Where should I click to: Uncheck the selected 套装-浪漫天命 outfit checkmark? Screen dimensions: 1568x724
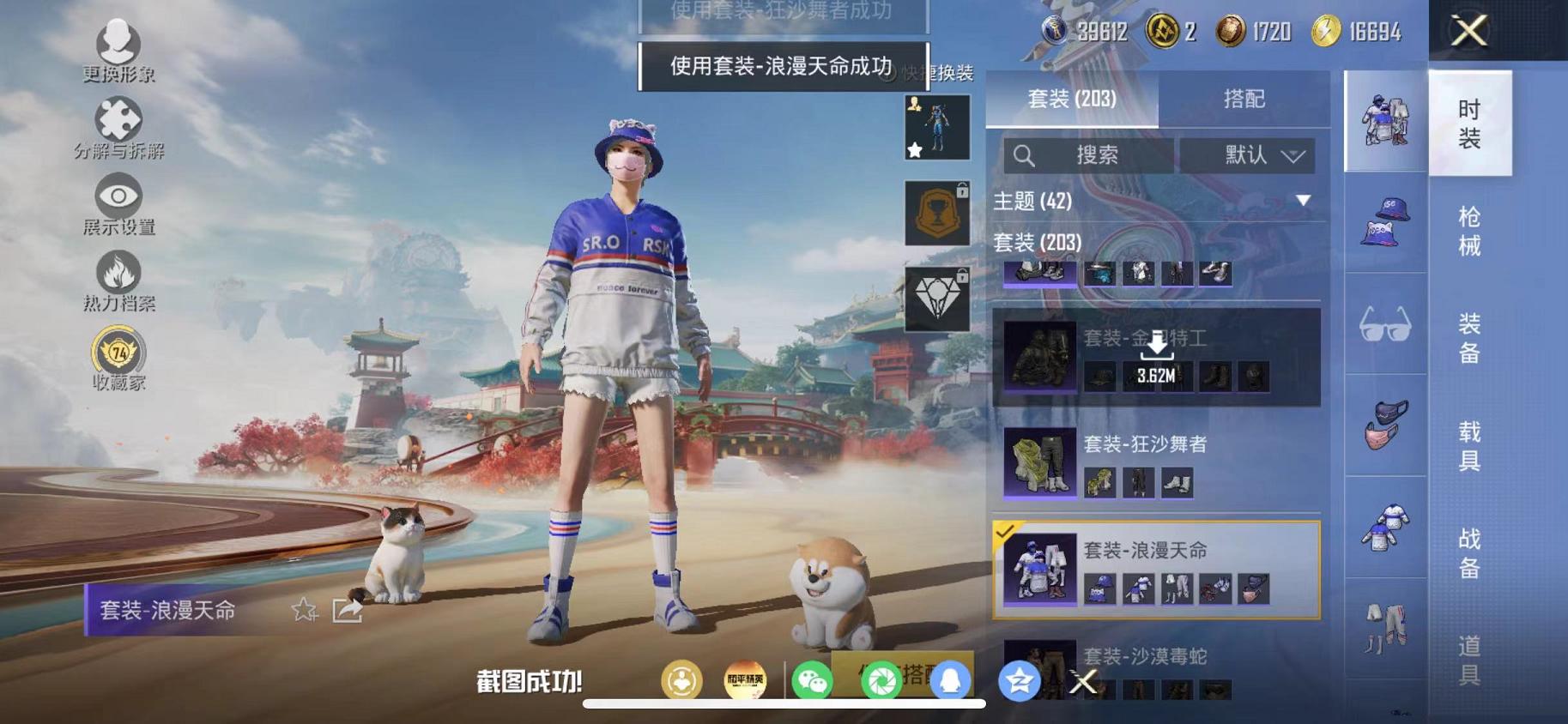(x=1006, y=534)
